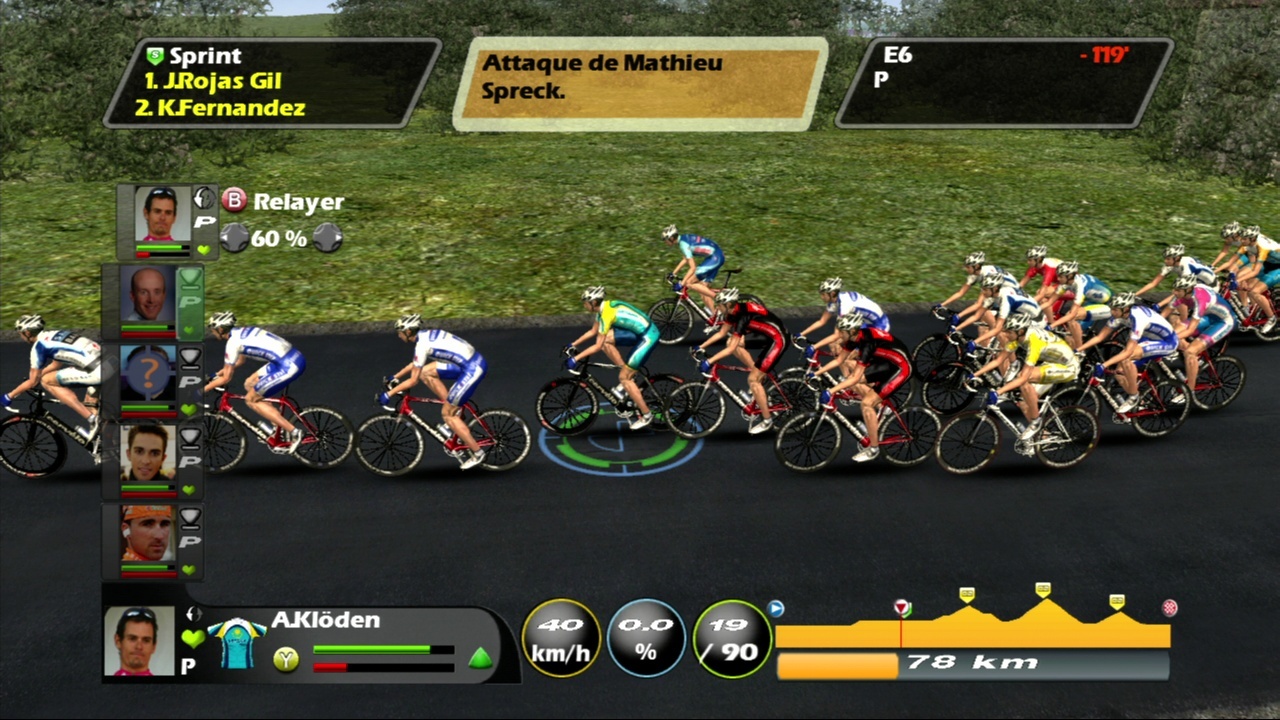Image resolution: width=1280 pixels, height=720 pixels.
Task: Select the bald rider's portrait
Action: tap(149, 293)
